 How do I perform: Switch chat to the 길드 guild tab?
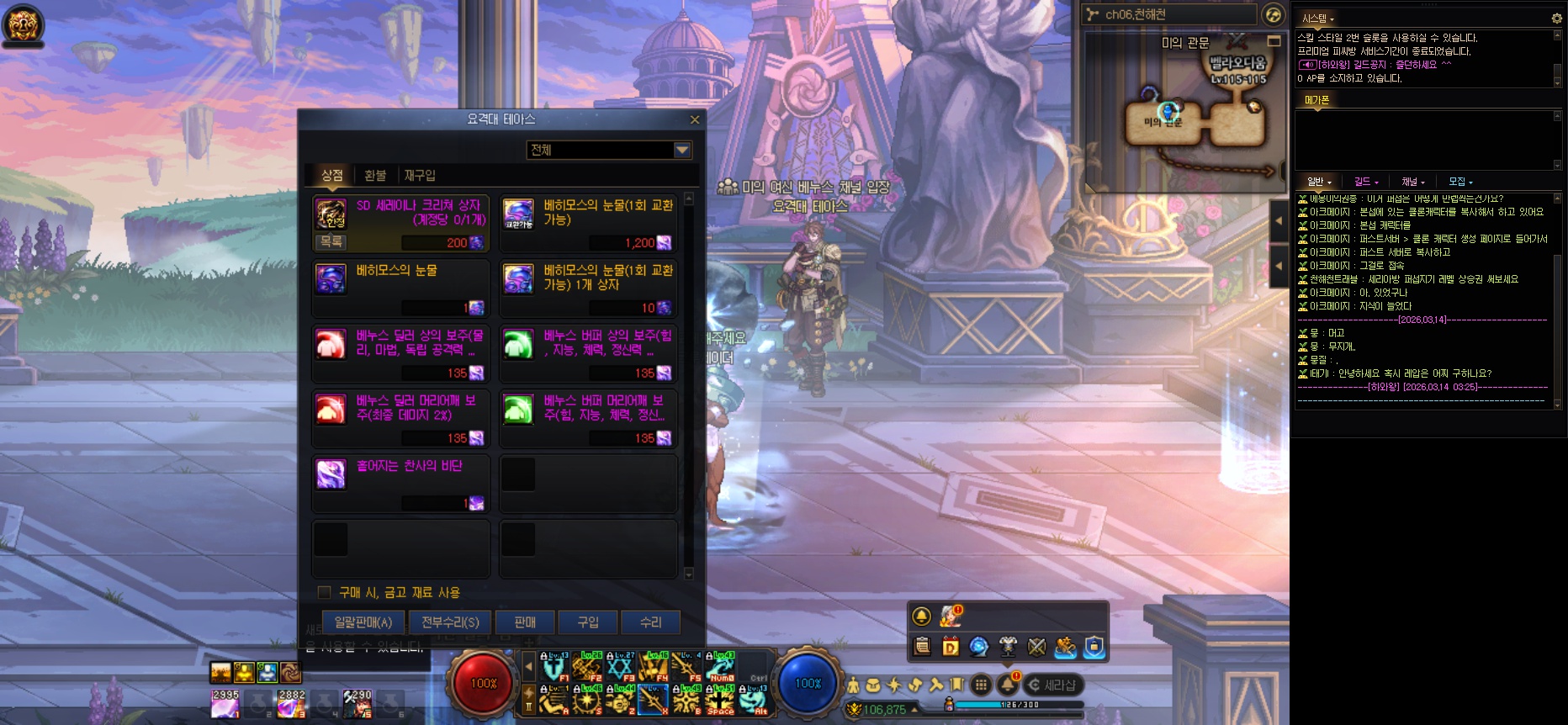(x=1365, y=182)
